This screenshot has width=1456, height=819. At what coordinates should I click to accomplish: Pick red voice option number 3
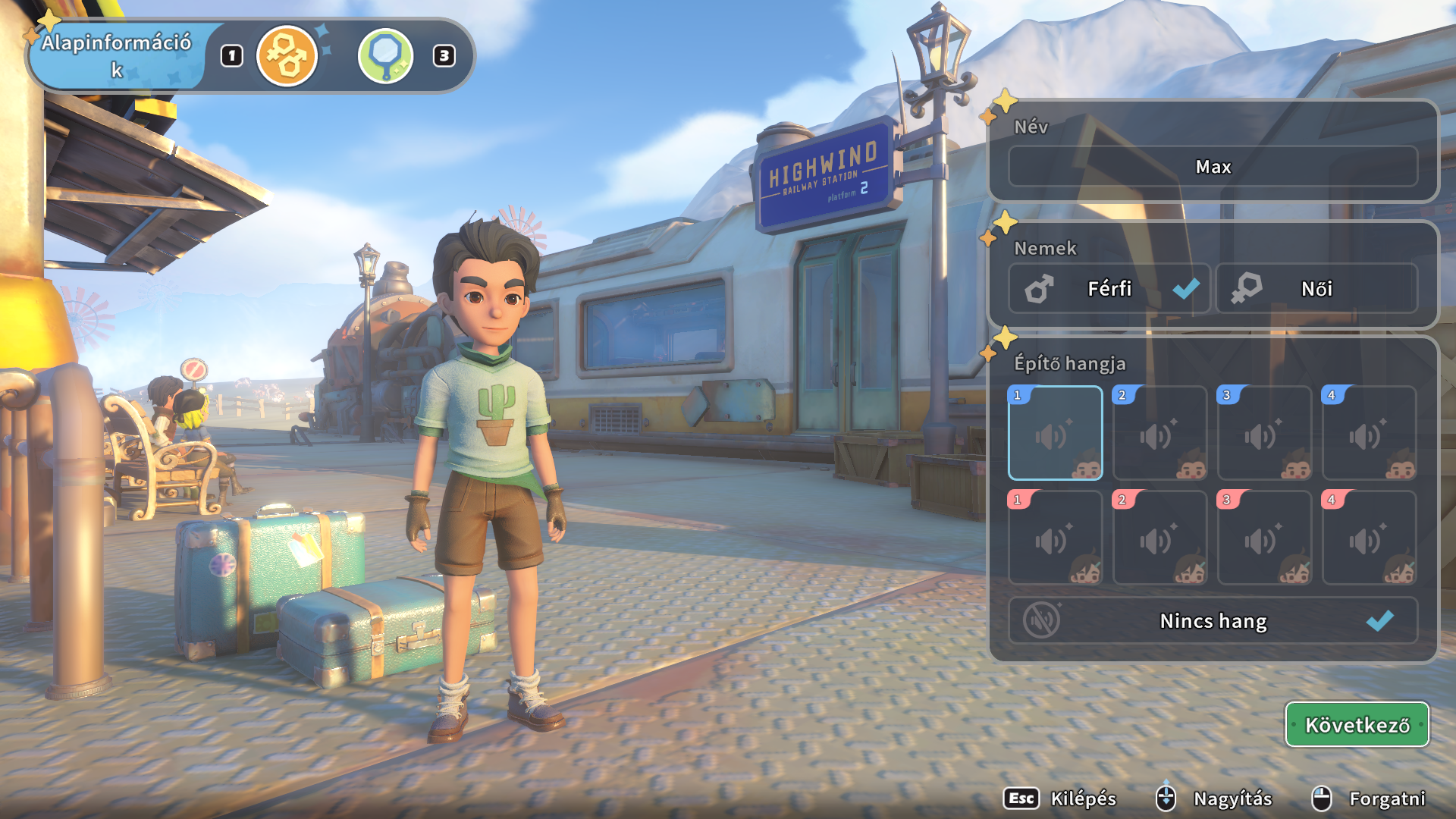click(1264, 538)
